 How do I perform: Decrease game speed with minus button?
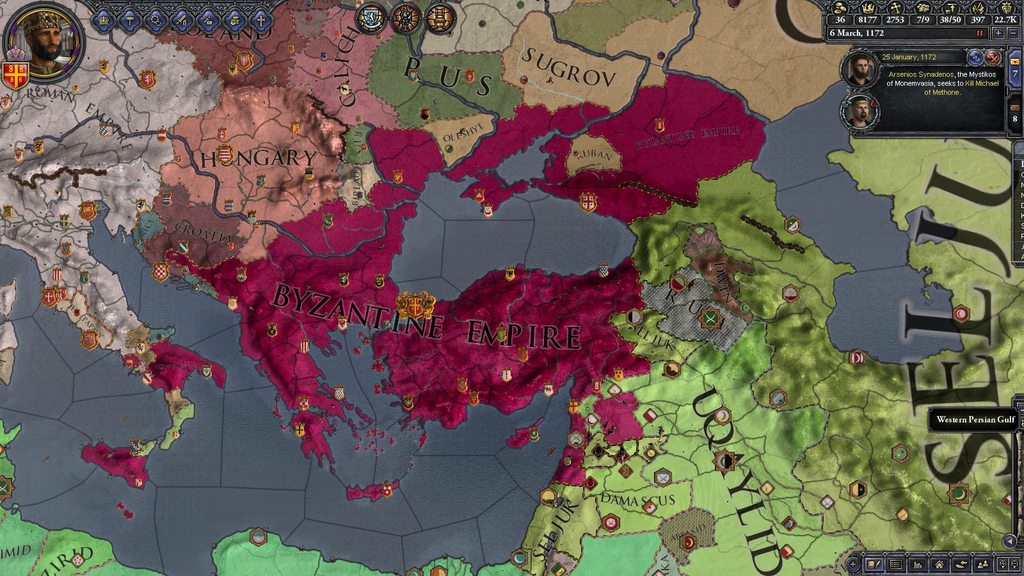point(1013,33)
